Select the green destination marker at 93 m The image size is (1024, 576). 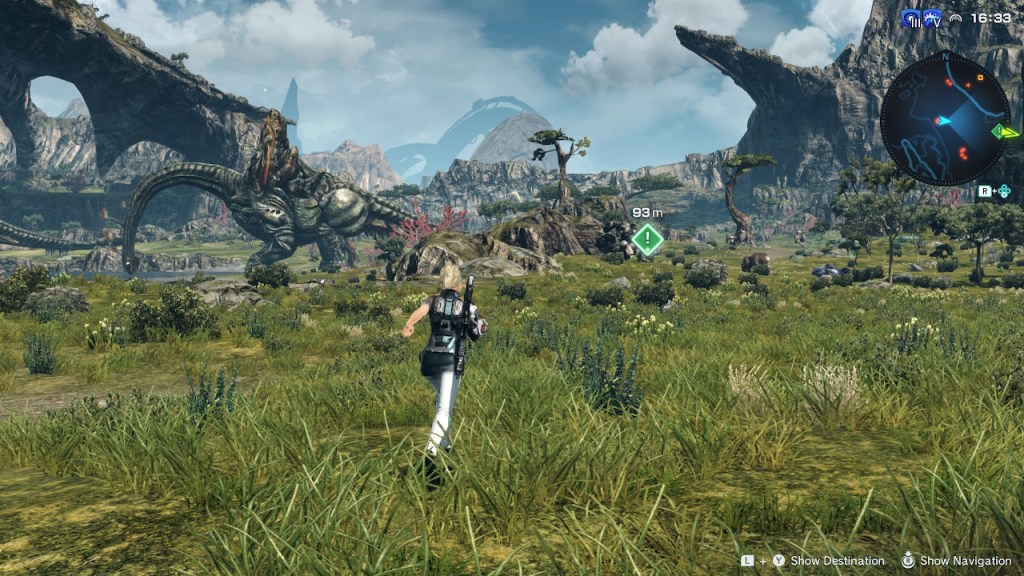(x=648, y=239)
